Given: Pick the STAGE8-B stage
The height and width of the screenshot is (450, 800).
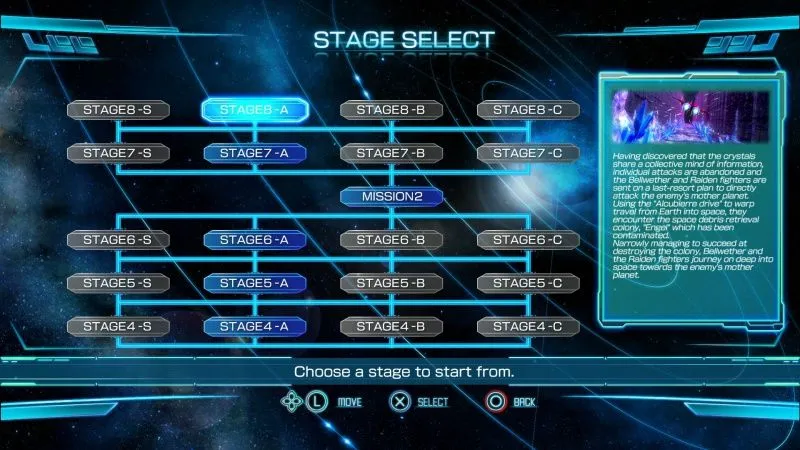Looking at the screenshot, I should pyautogui.click(x=391, y=110).
